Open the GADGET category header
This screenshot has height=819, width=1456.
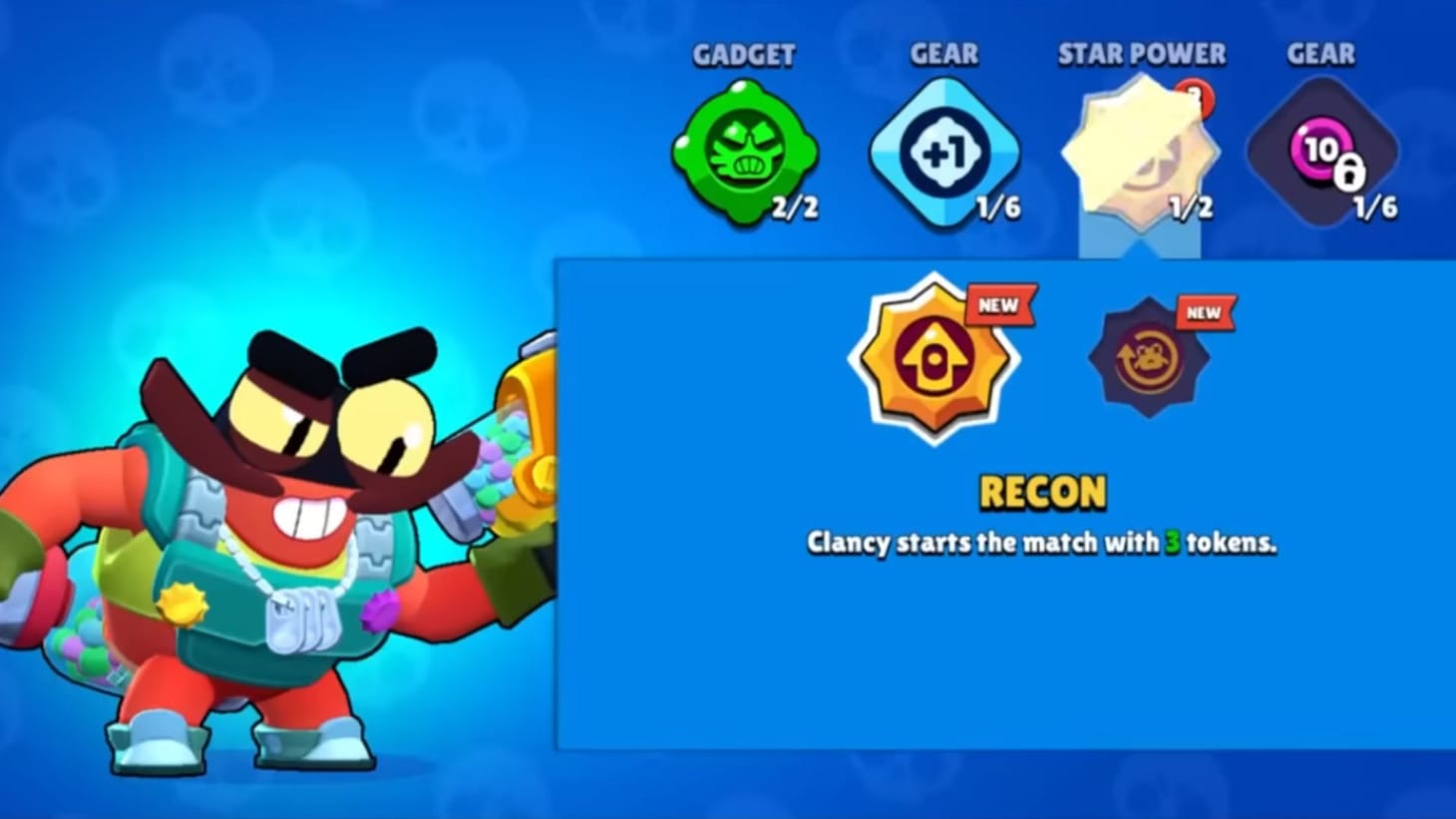coord(745,55)
